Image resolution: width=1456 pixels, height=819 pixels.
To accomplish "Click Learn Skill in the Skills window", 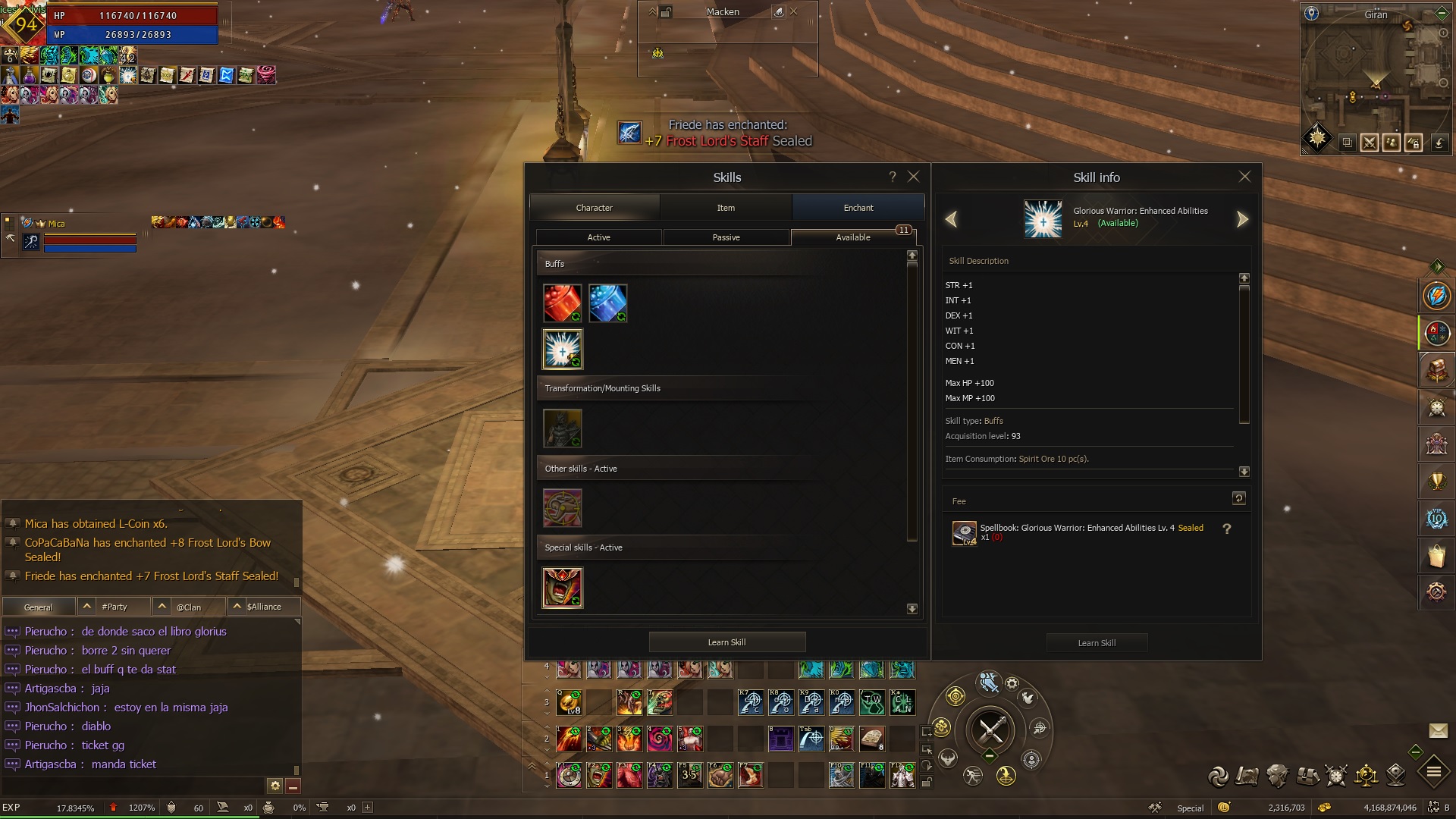I will (x=726, y=642).
